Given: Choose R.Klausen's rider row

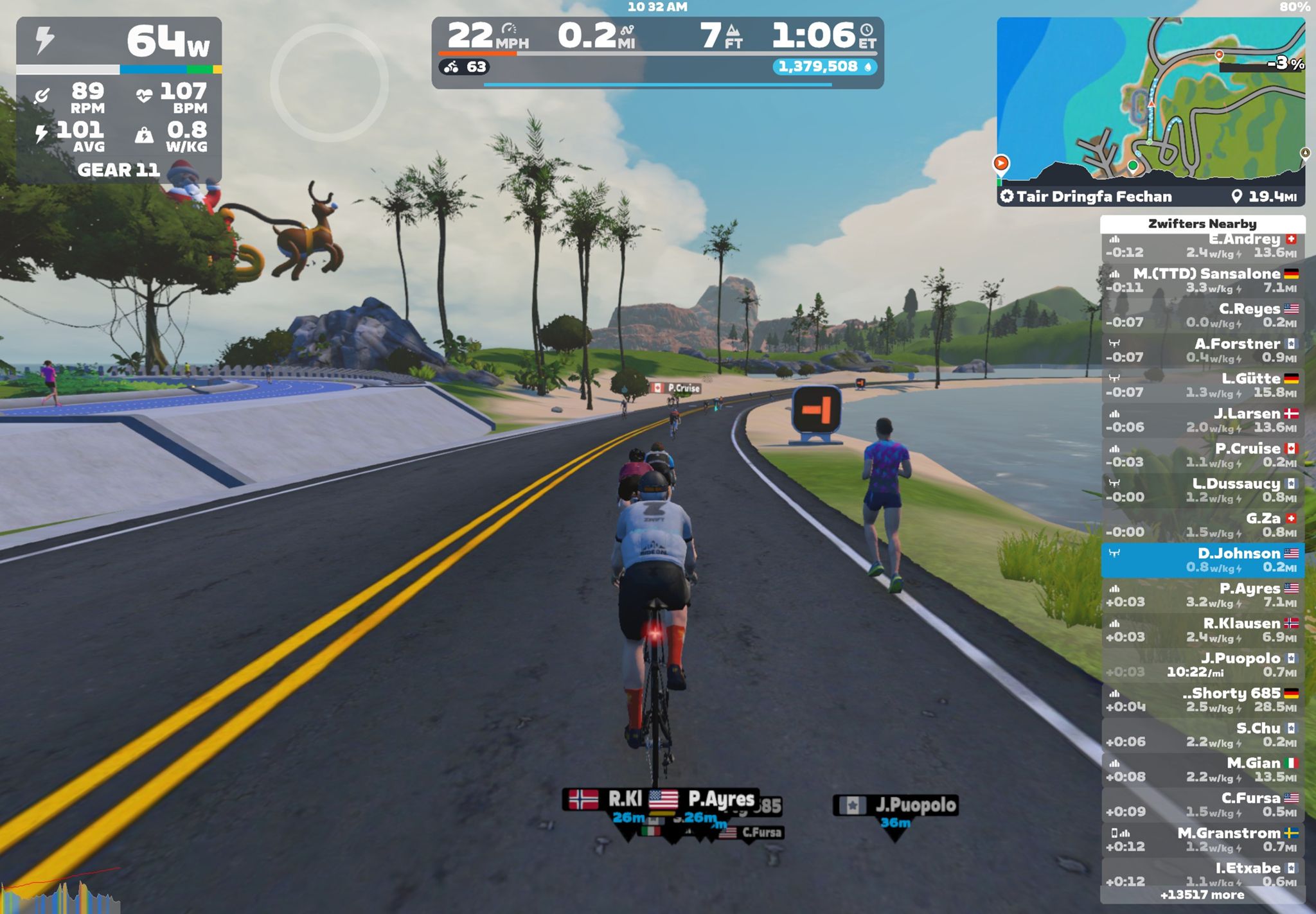Looking at the screenshot, I should coord(1202,630).
